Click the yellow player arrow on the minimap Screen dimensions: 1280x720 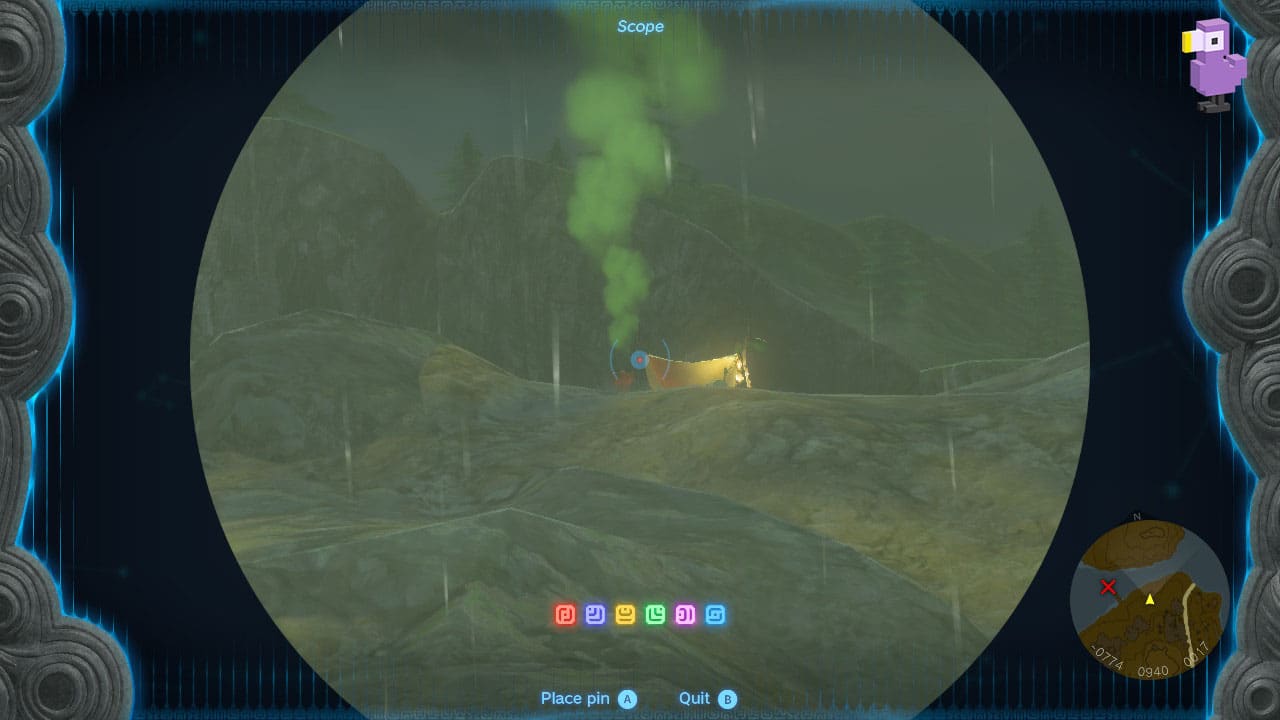click(x=1150, y=601)
